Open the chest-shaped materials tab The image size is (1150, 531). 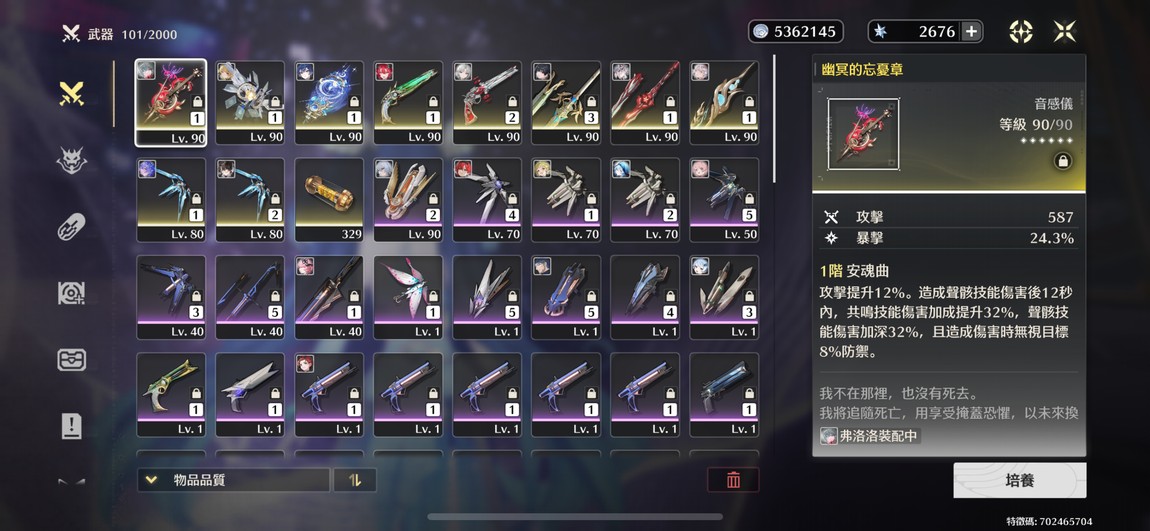71,360
